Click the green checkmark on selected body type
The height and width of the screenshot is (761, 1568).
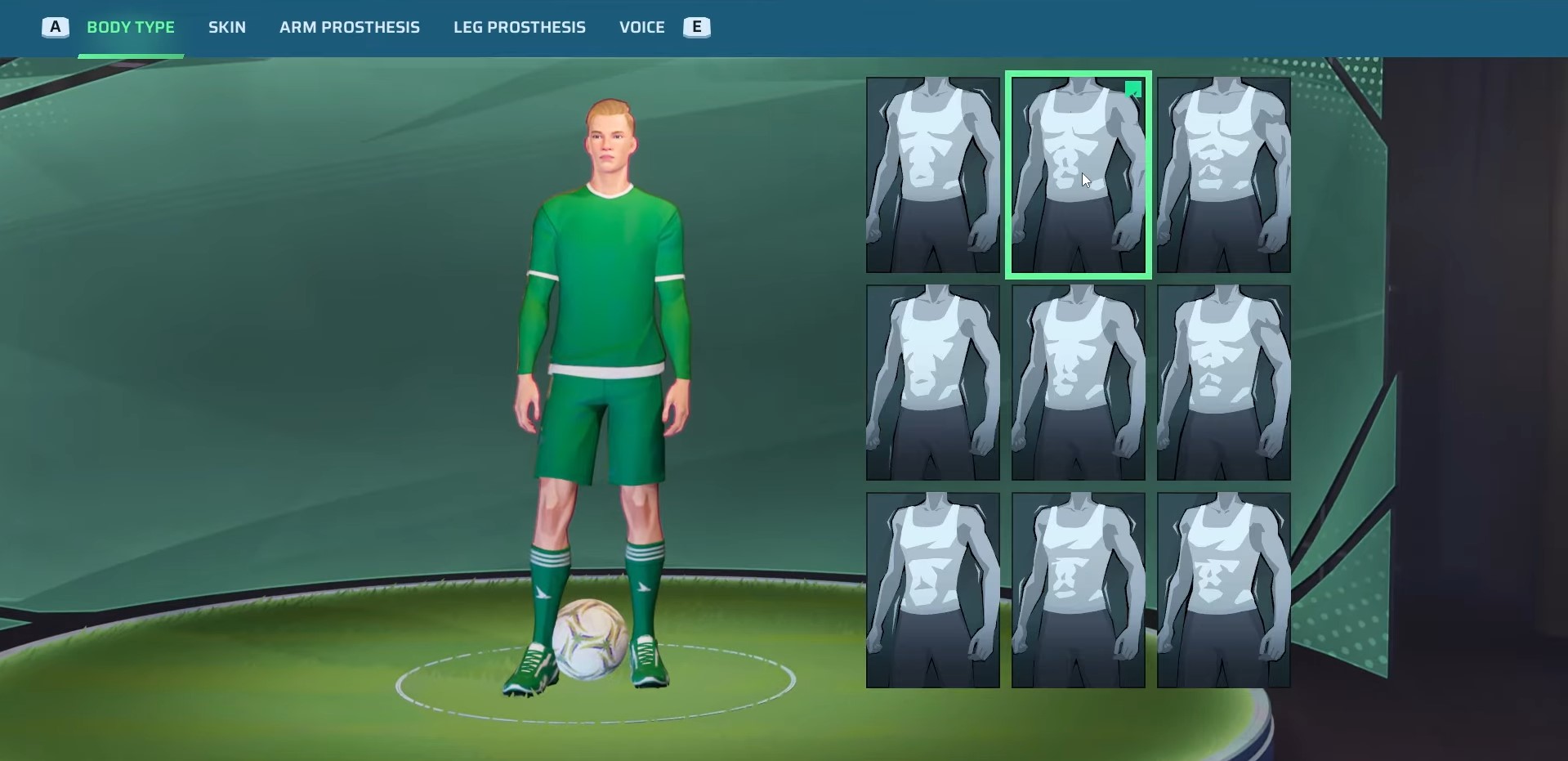coord(1133,90)
